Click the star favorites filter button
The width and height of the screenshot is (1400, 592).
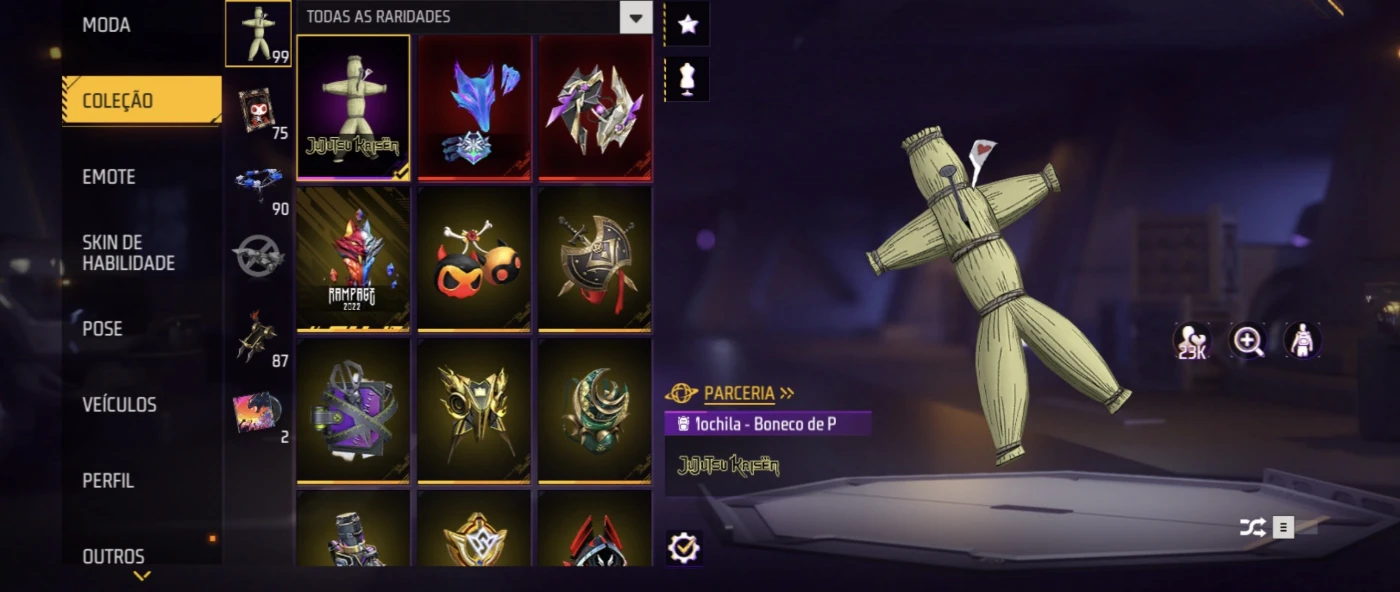coord(687,25)
